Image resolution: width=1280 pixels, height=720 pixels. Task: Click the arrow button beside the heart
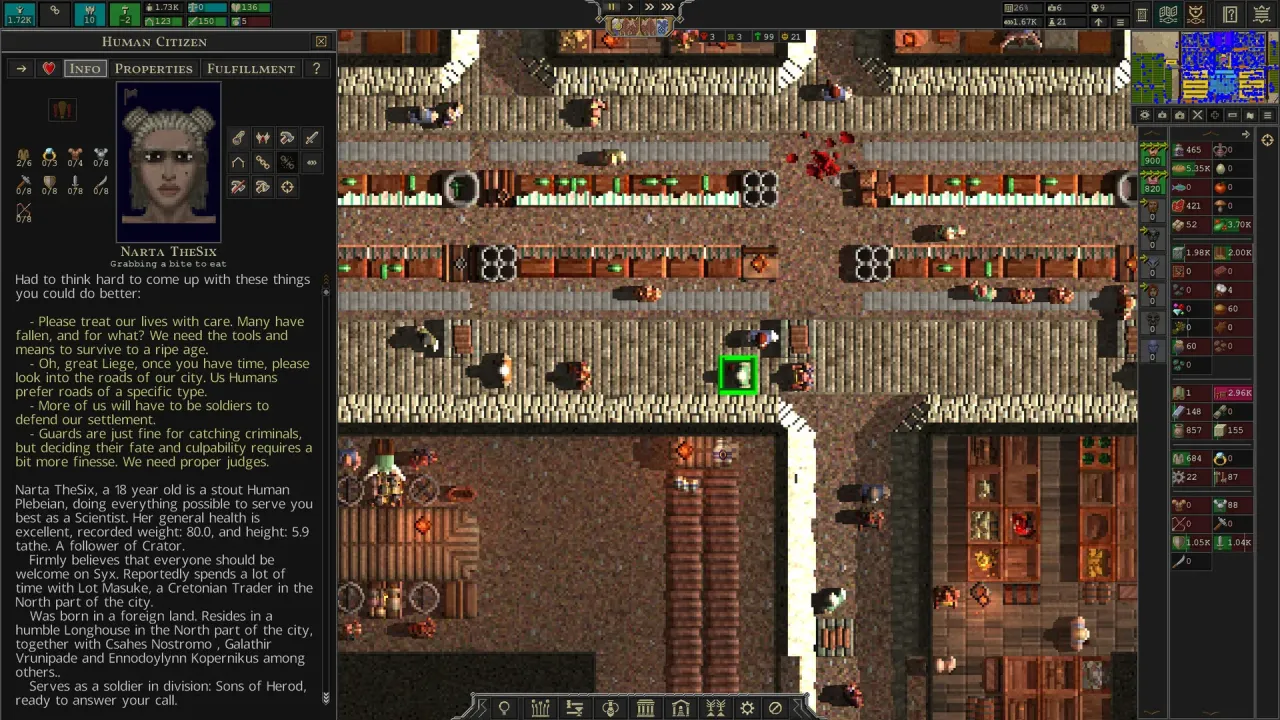21,69
